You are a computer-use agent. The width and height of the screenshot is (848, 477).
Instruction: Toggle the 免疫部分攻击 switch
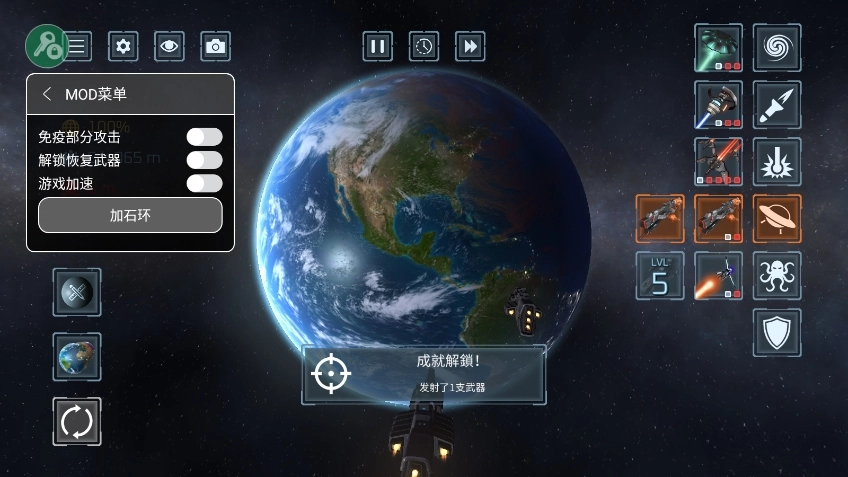tap(204, 137)
